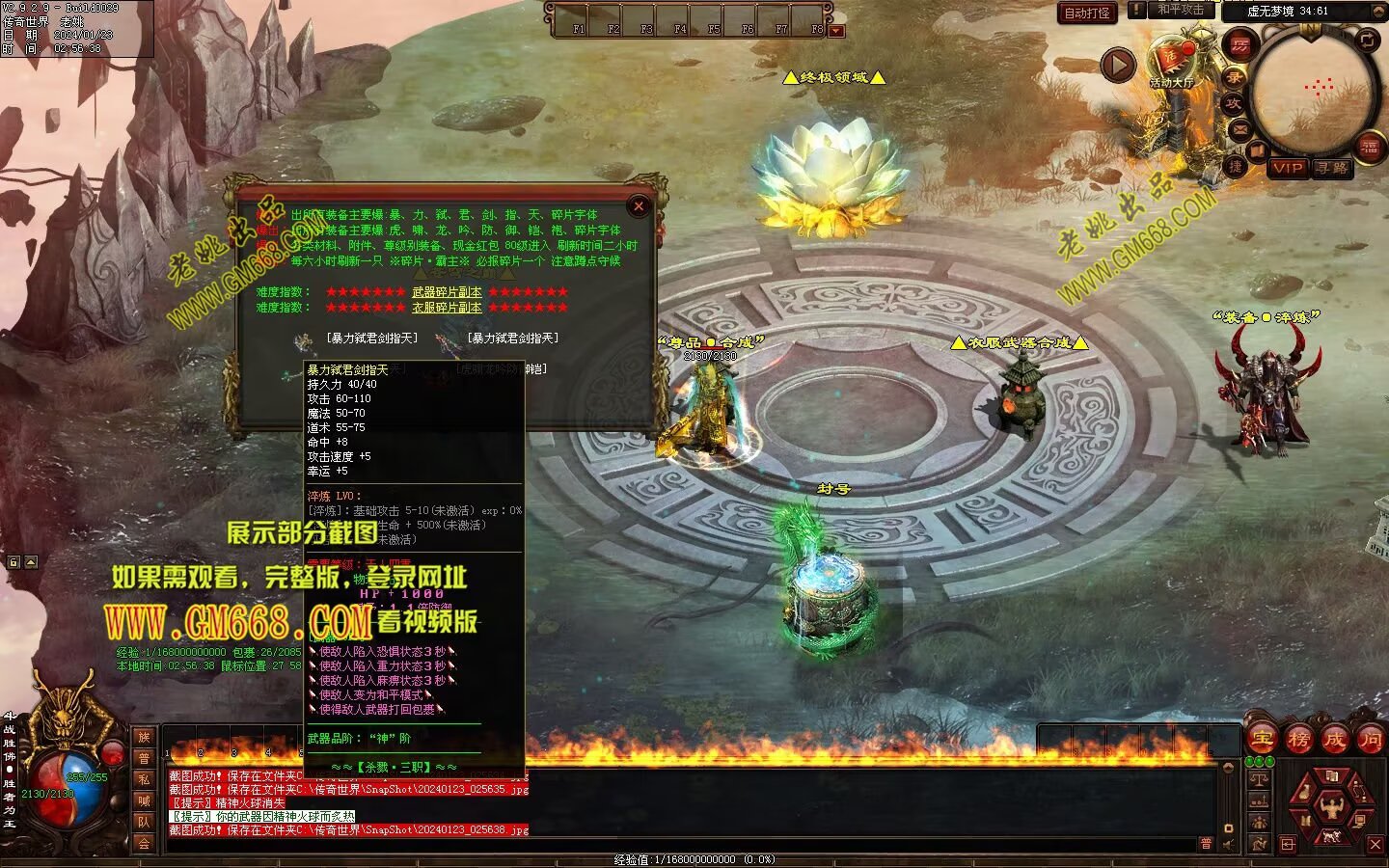The image size is (1389, 868).
Task: Enter the 衣服碎片副本 dungeon link
Action: pyautogui.click(x=447, y=308)
